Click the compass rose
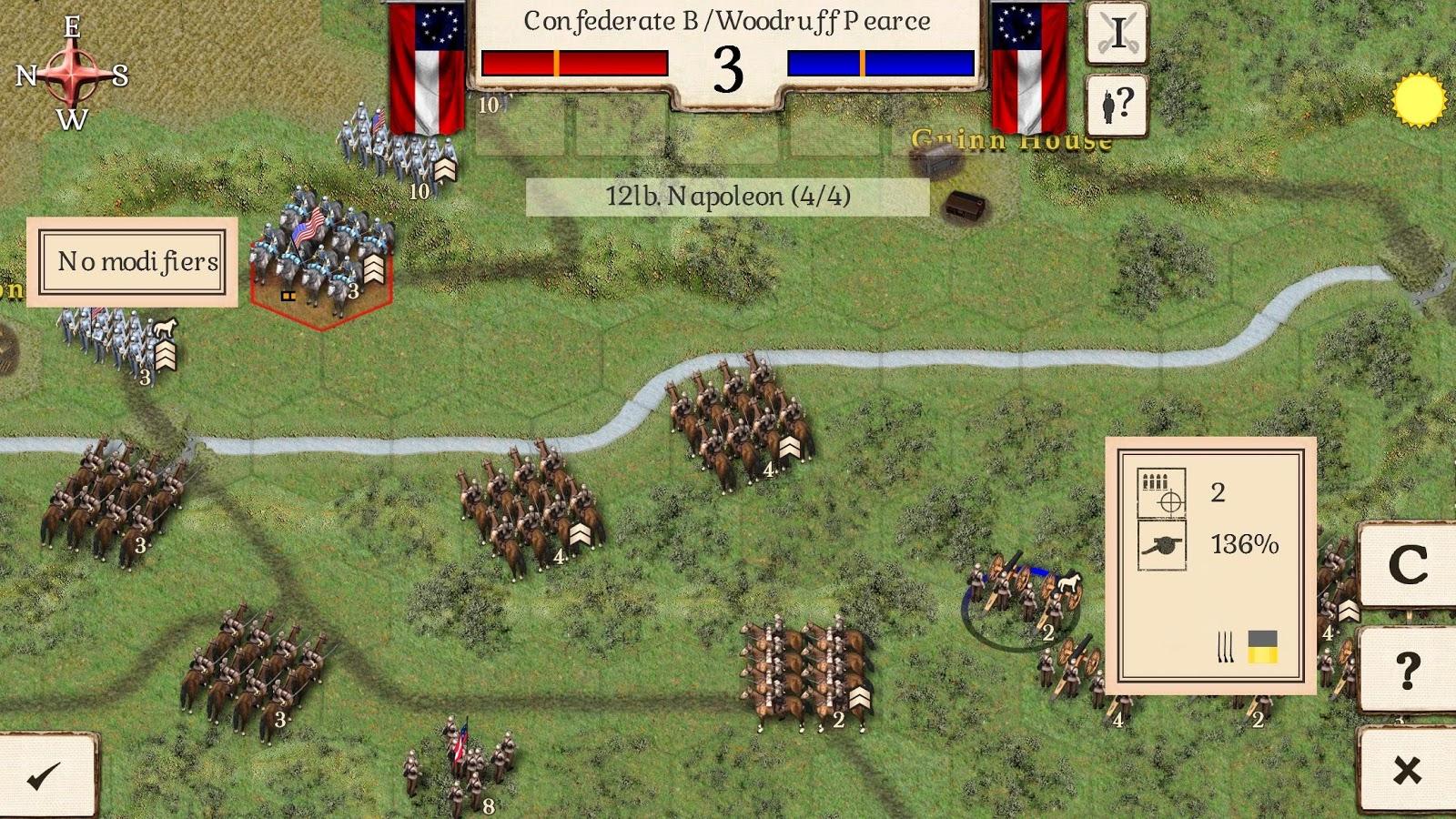 [72, 74]
